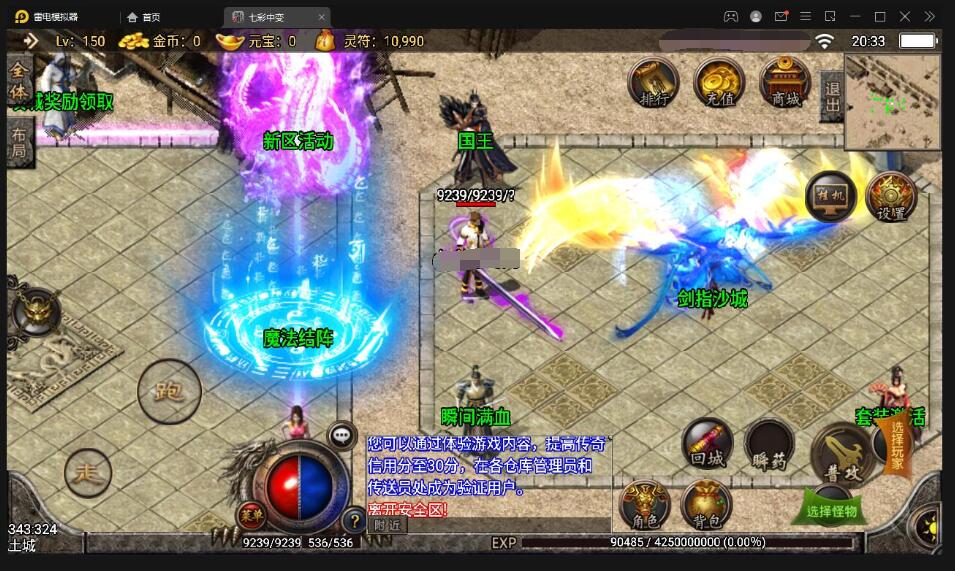Open the red 菜单 menu button
This screenshot has height=571, width=955.
click(249, 516)
